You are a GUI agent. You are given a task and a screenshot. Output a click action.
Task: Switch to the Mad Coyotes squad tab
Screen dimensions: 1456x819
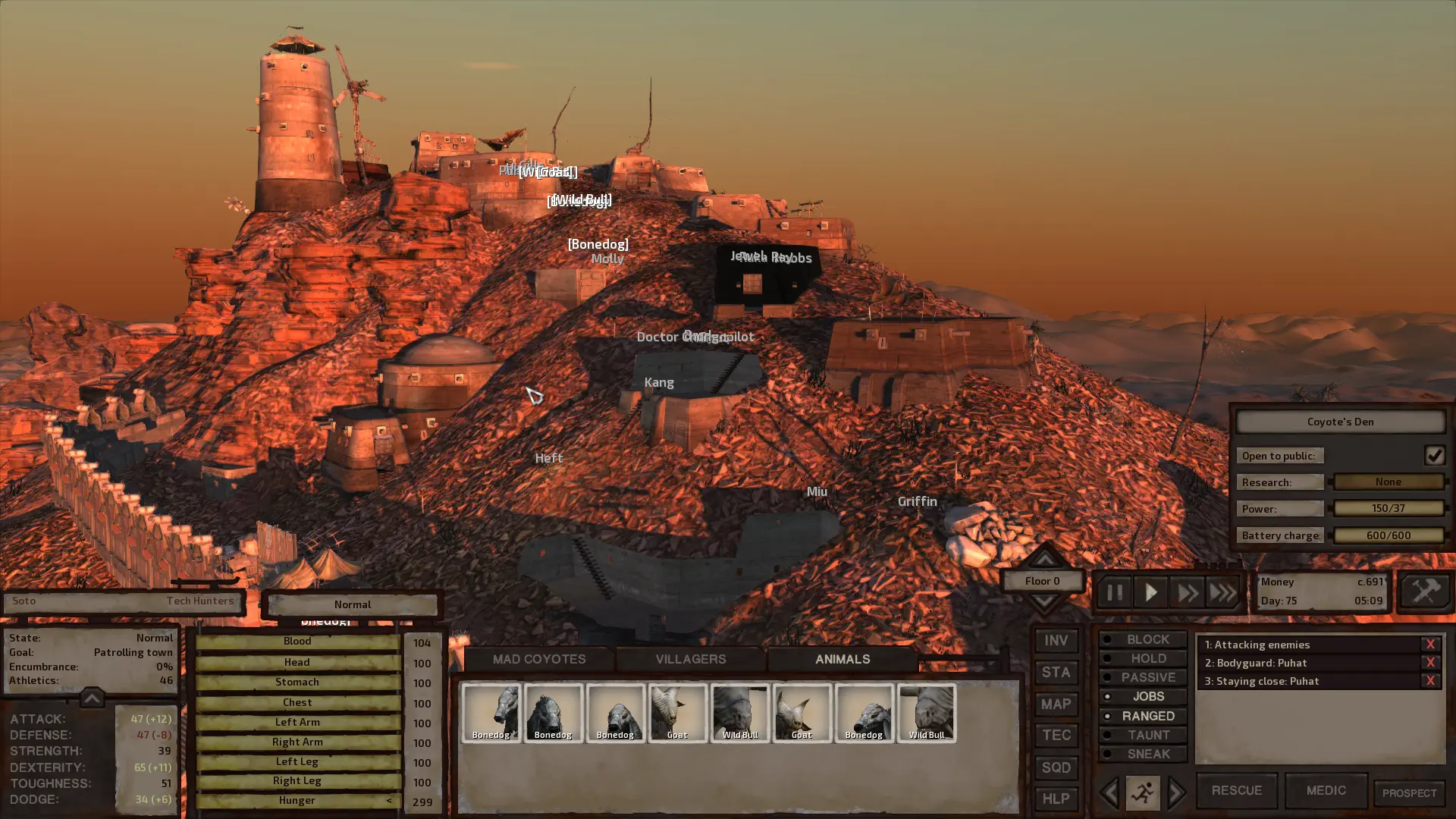pos(539,659)
